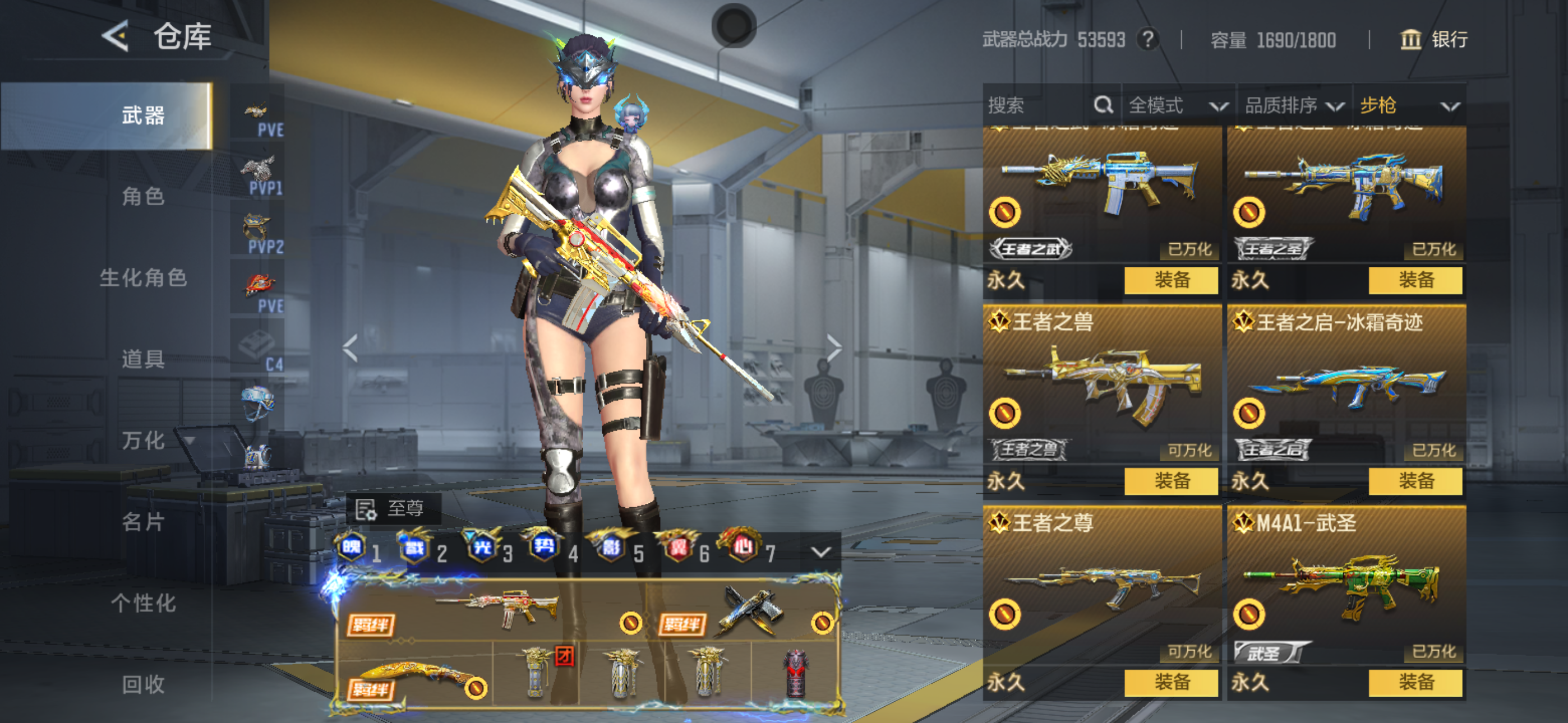The height and width of the screenshot is (723, 1568).
Task: Open the 至尊 loadout settings
Action: pos(393,509)
